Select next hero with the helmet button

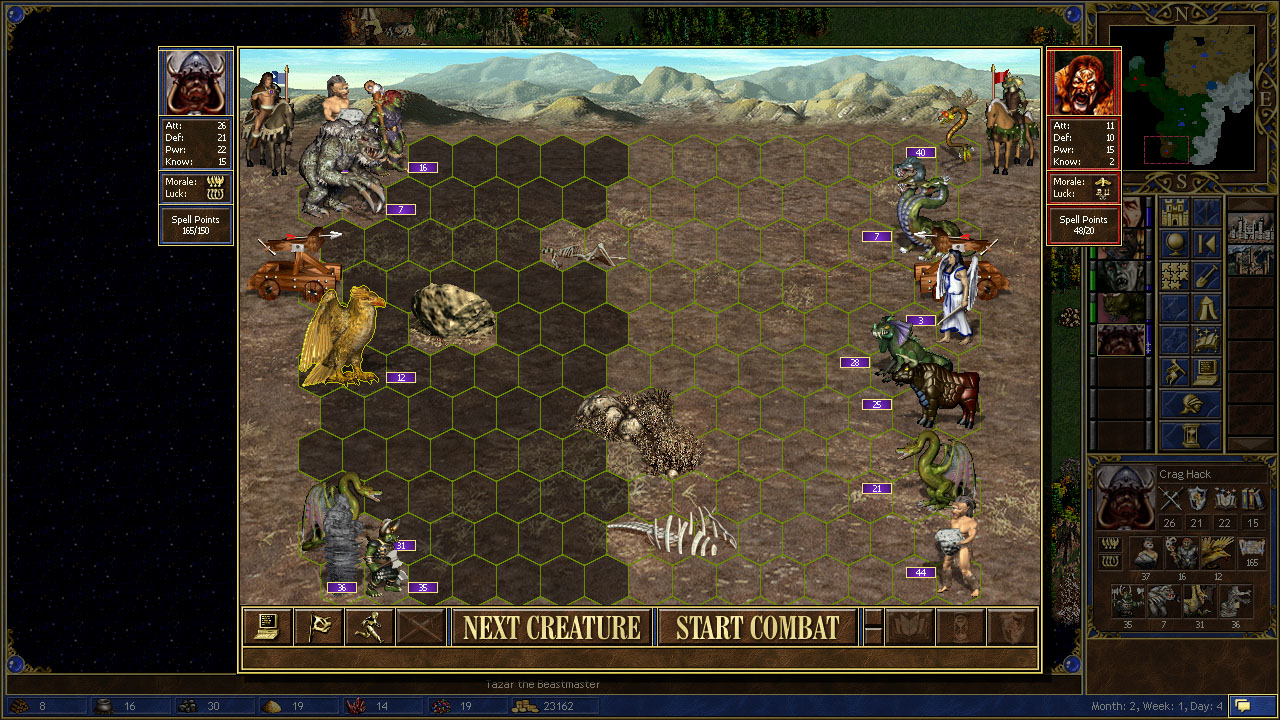pos(1190,405)
